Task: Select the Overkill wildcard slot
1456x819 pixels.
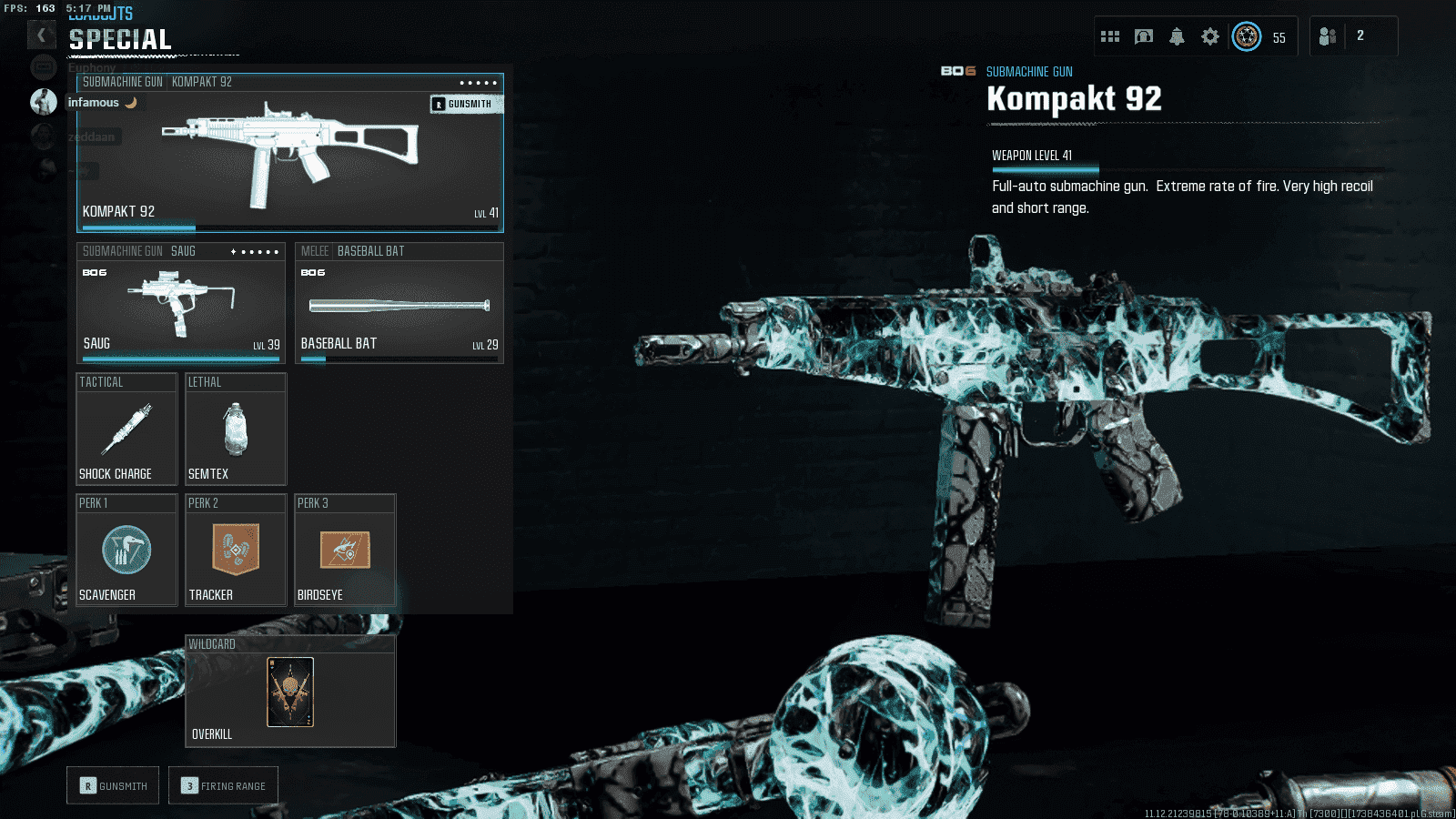Action: [290, 693]
